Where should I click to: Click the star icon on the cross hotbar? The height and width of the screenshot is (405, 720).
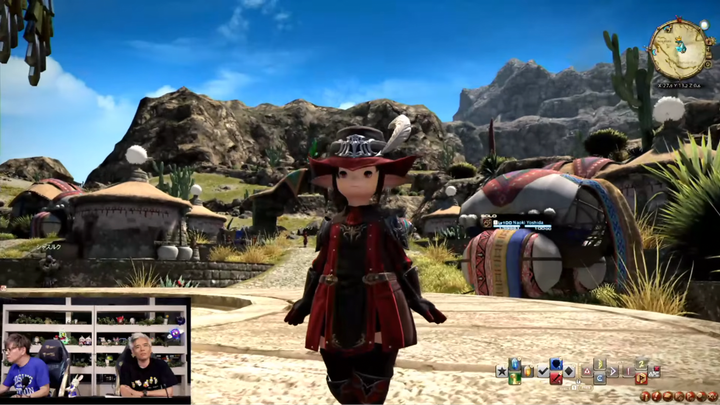(x=501, y=371)
